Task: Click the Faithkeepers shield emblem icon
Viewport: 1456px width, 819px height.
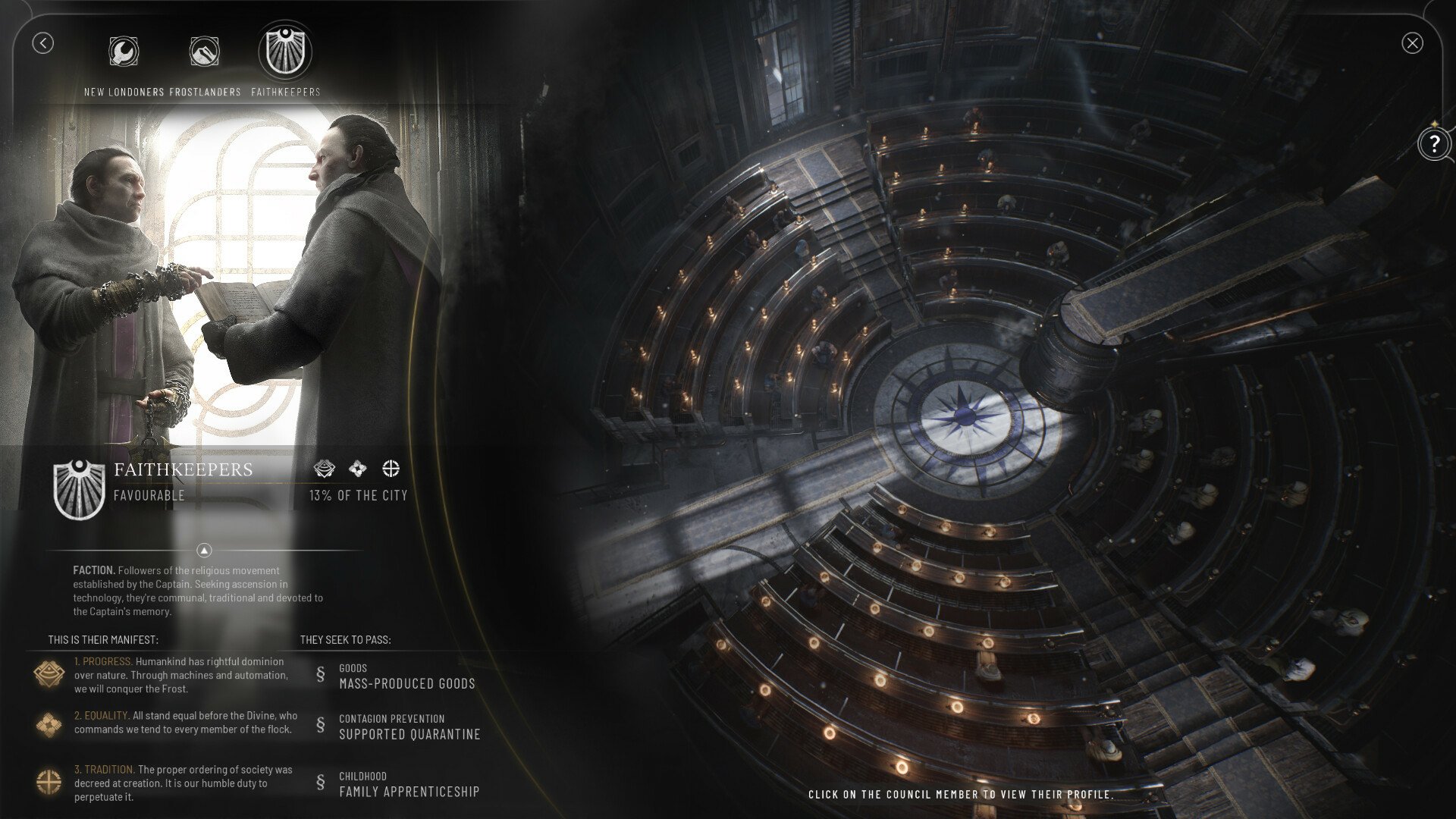Action: pos(286,52)
